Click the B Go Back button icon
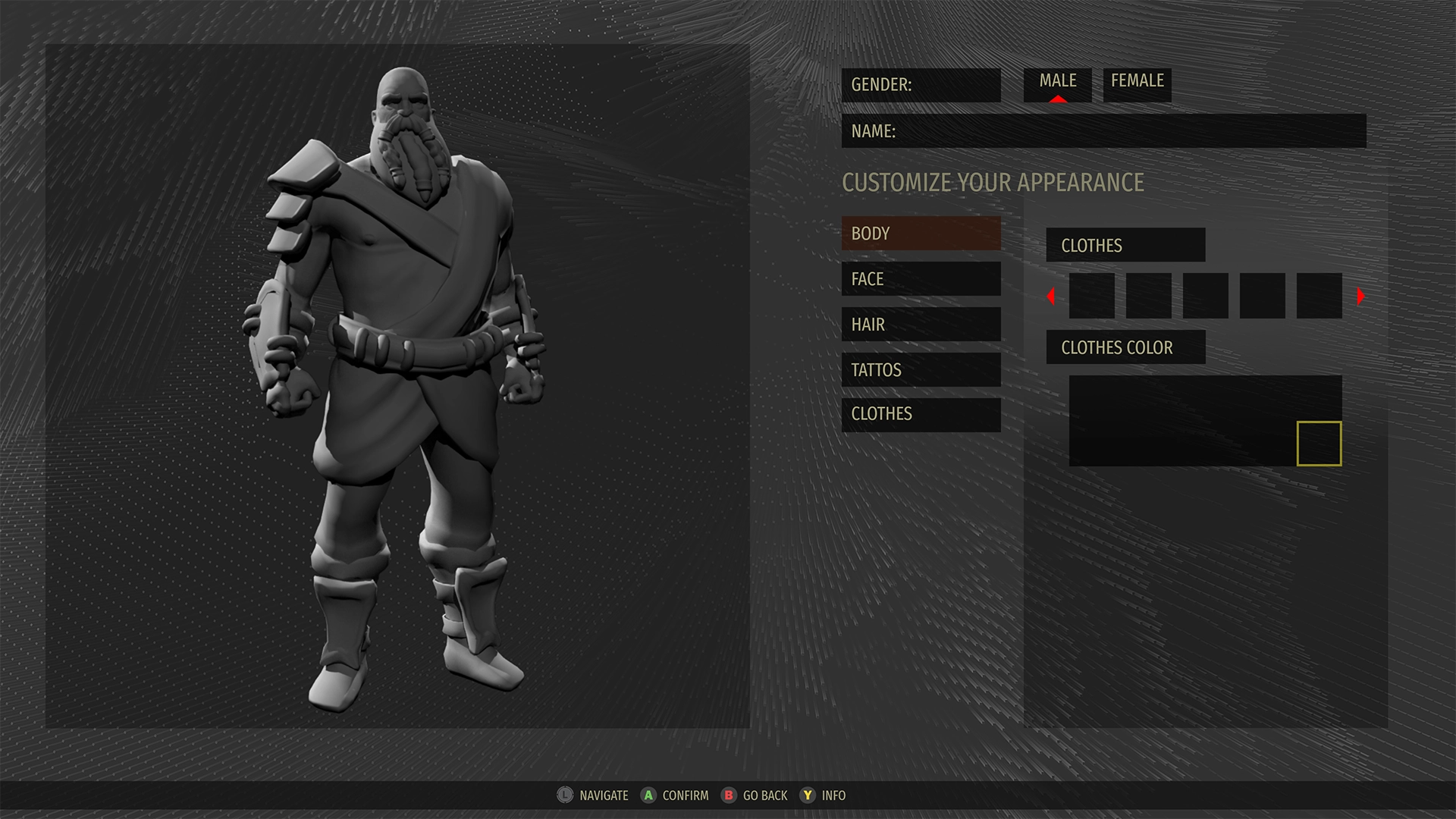 (x=729, y=796)
